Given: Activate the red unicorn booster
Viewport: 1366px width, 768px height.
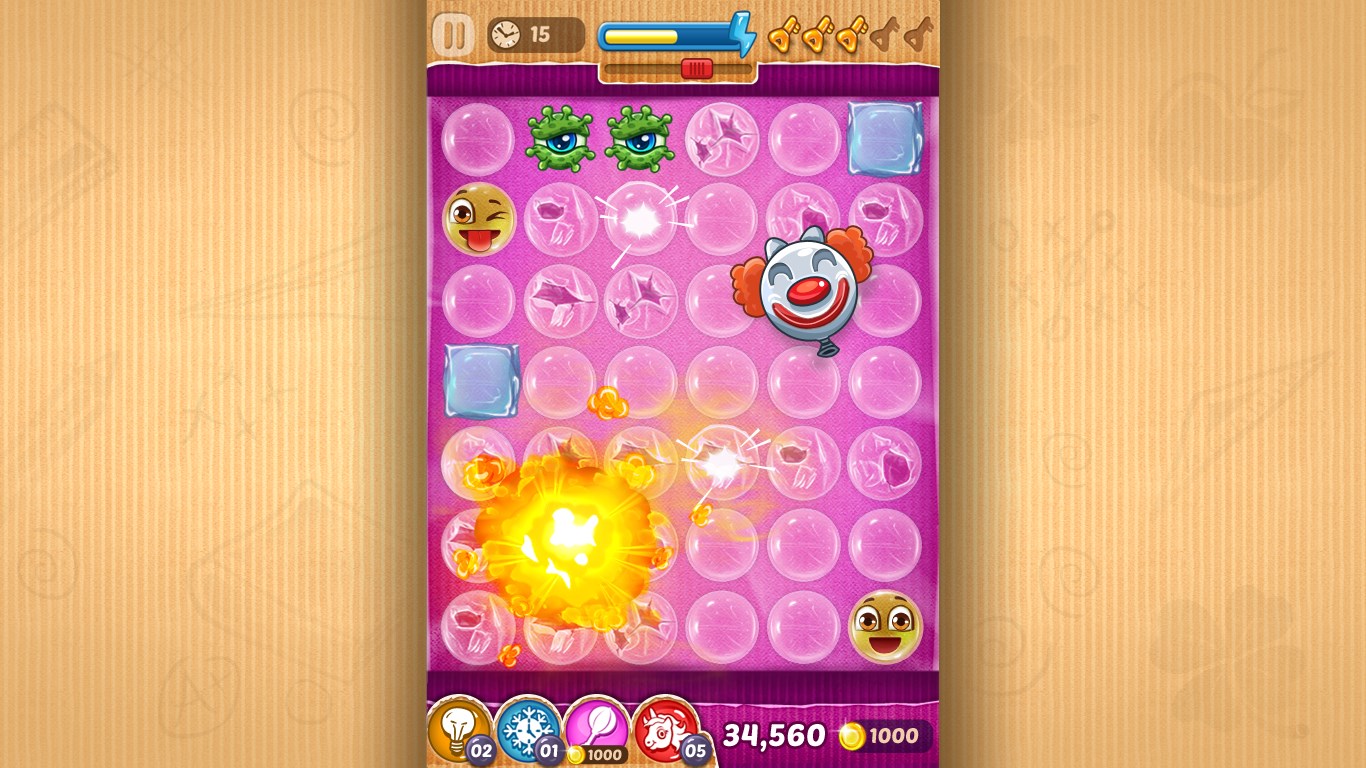Looking at the screenshot, I should (x=669, y=730).
